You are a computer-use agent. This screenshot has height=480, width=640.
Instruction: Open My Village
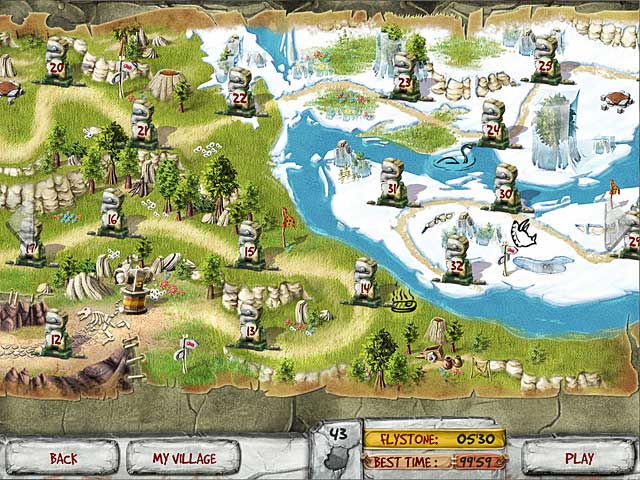[183, 458]
